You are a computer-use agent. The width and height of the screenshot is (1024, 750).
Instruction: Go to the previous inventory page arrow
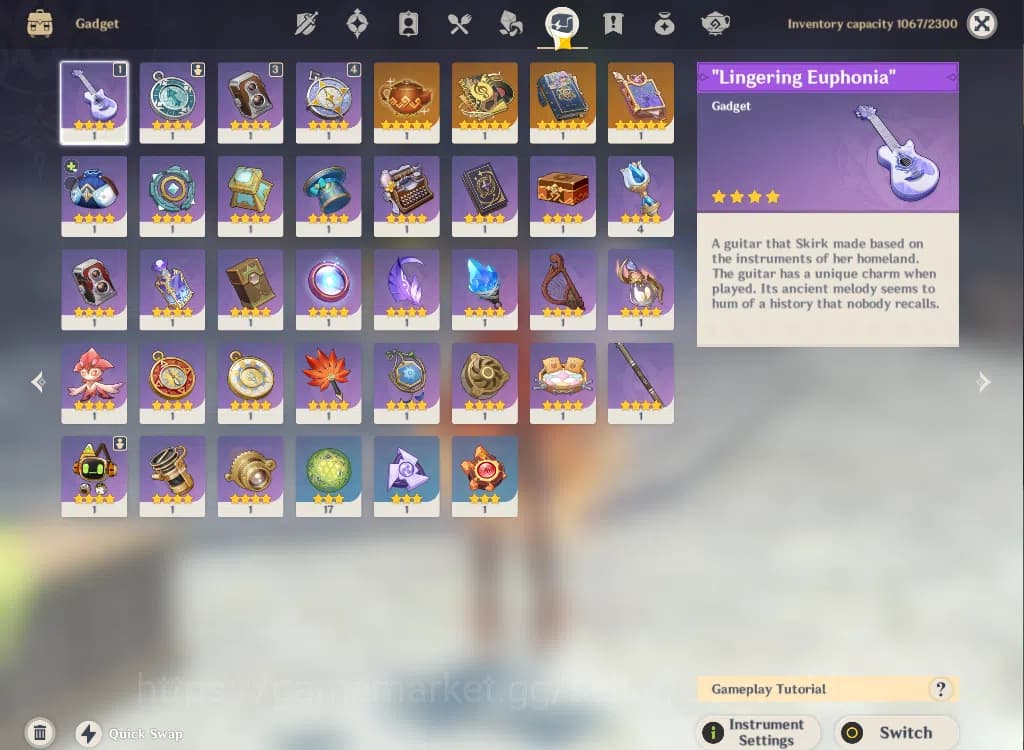pos(38,381)
